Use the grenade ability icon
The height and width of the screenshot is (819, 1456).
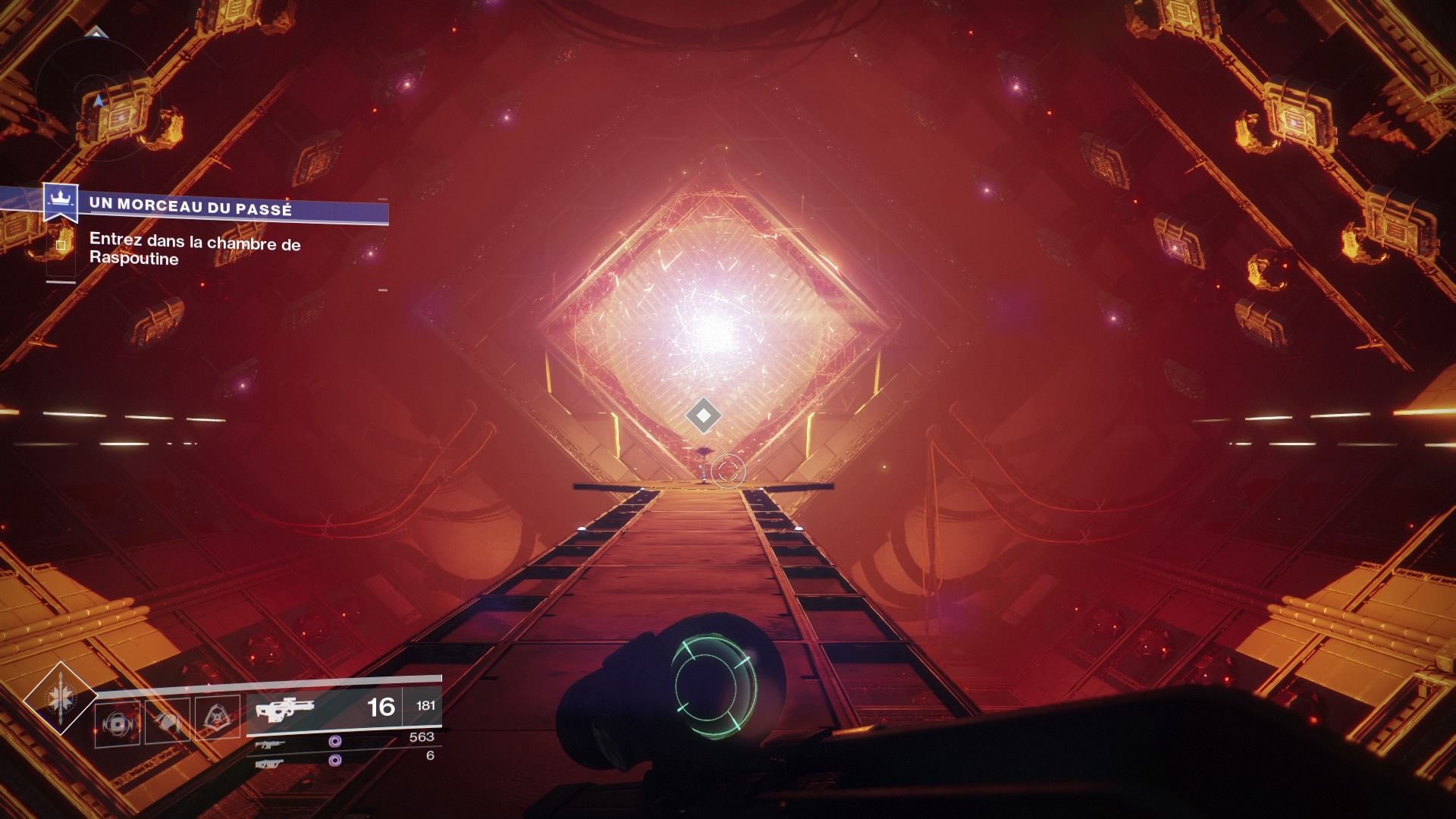tap(118, 723)
